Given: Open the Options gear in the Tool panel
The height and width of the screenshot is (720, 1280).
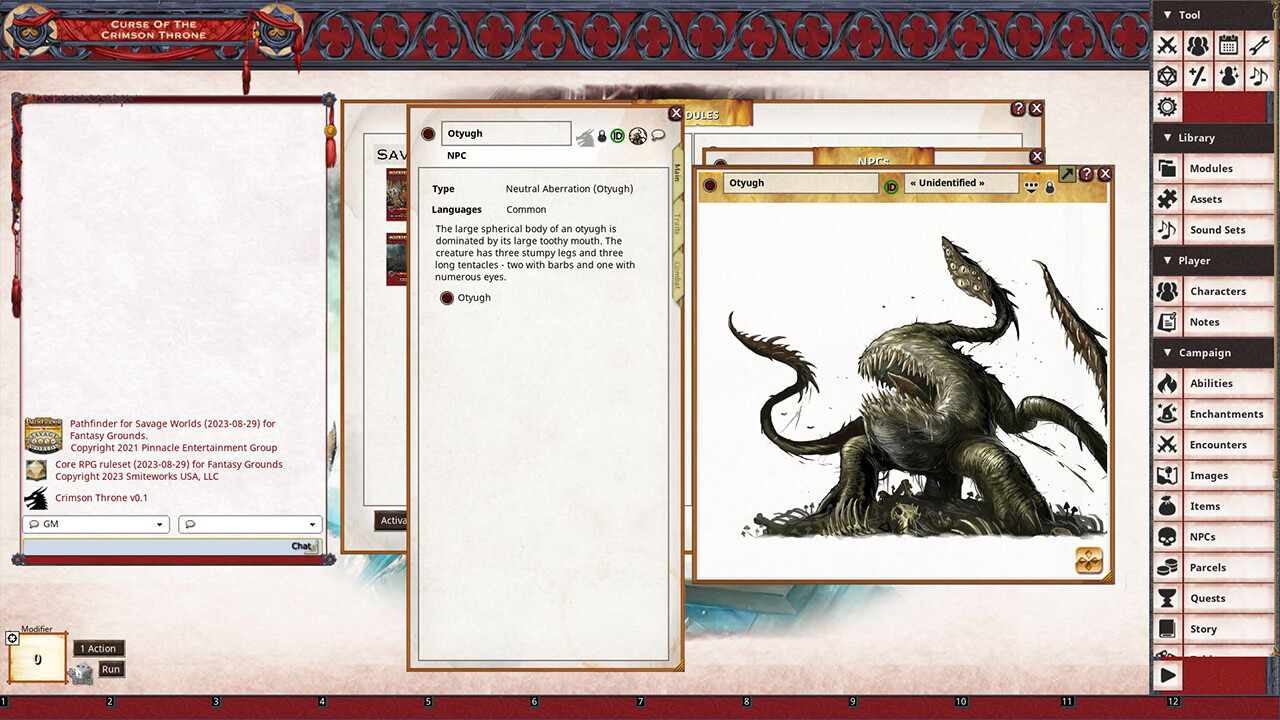Looking at the screenshot, I should click(1167, 106).
